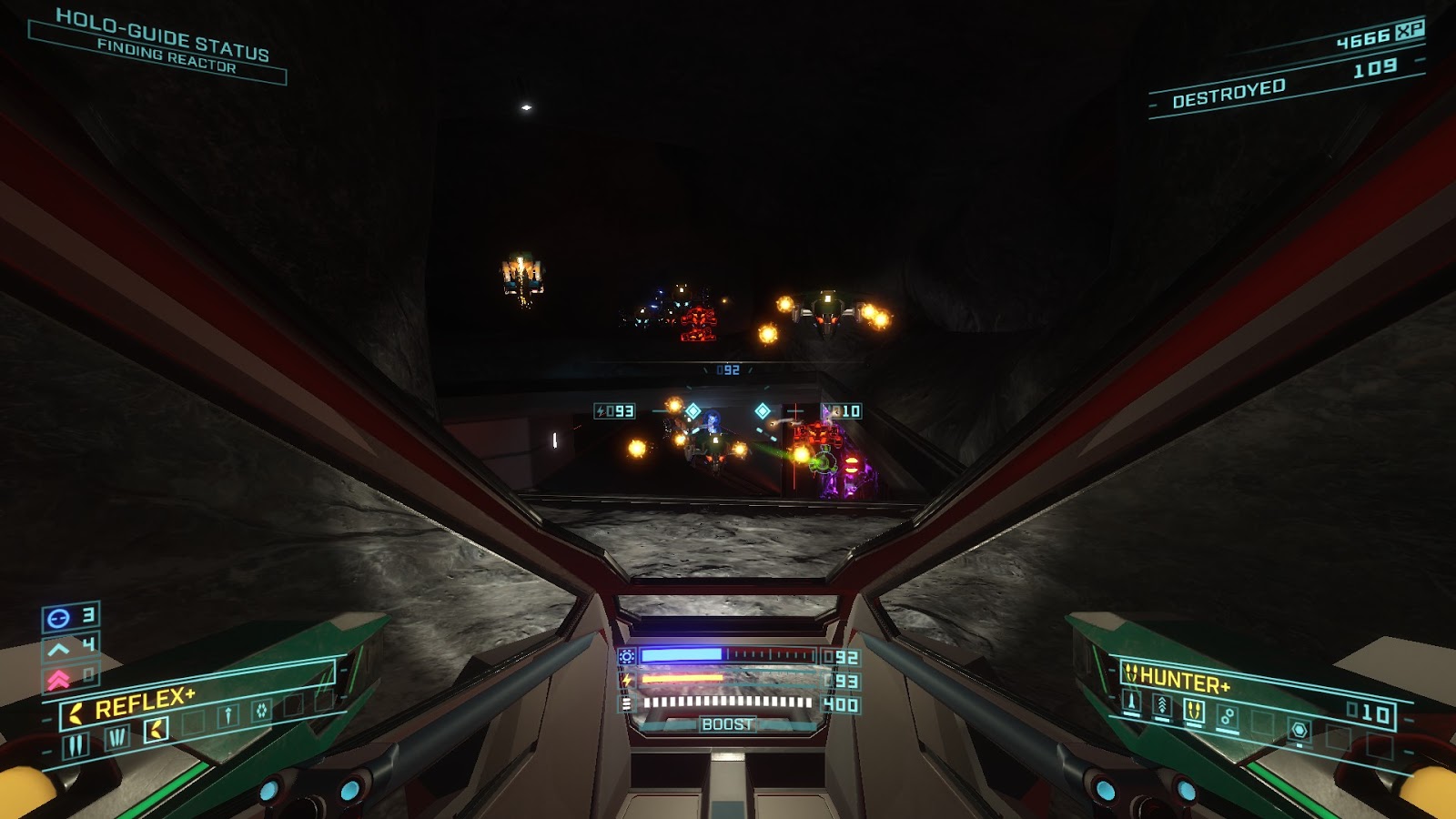Click the lightning bolt energy icon
Image resolution: width=1456 pixels, height=819 pixels.
(627, 680)
